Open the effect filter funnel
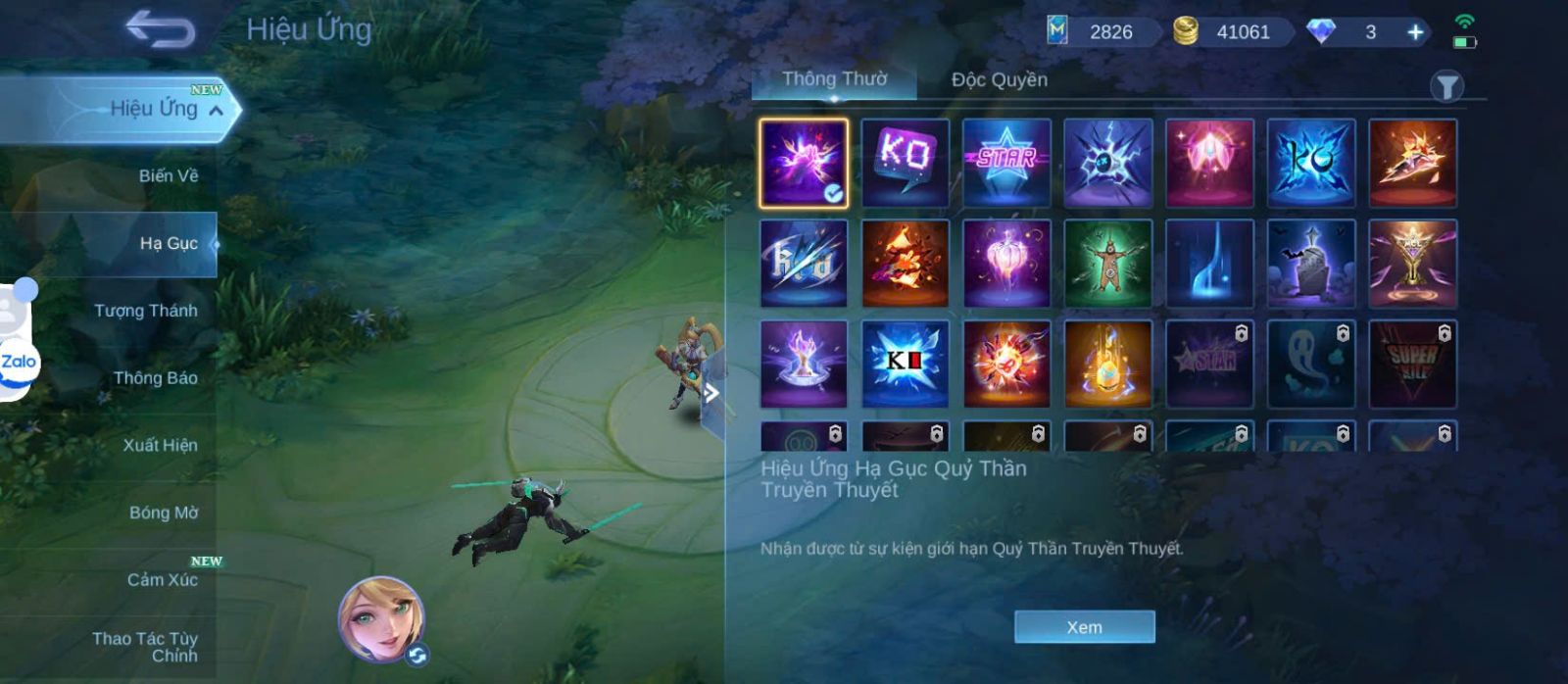This screenshot has height=684, width=1568. [1446, 87]
